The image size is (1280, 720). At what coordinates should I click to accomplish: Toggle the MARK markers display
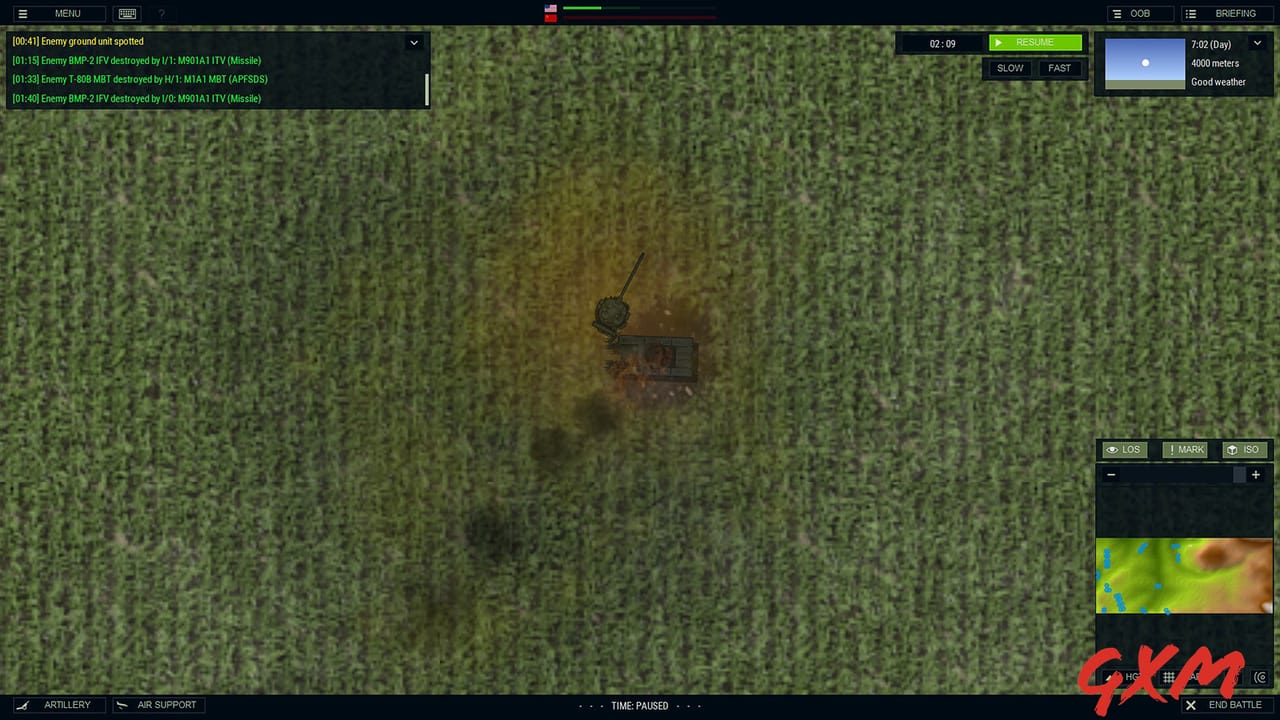coord(1185,449)
